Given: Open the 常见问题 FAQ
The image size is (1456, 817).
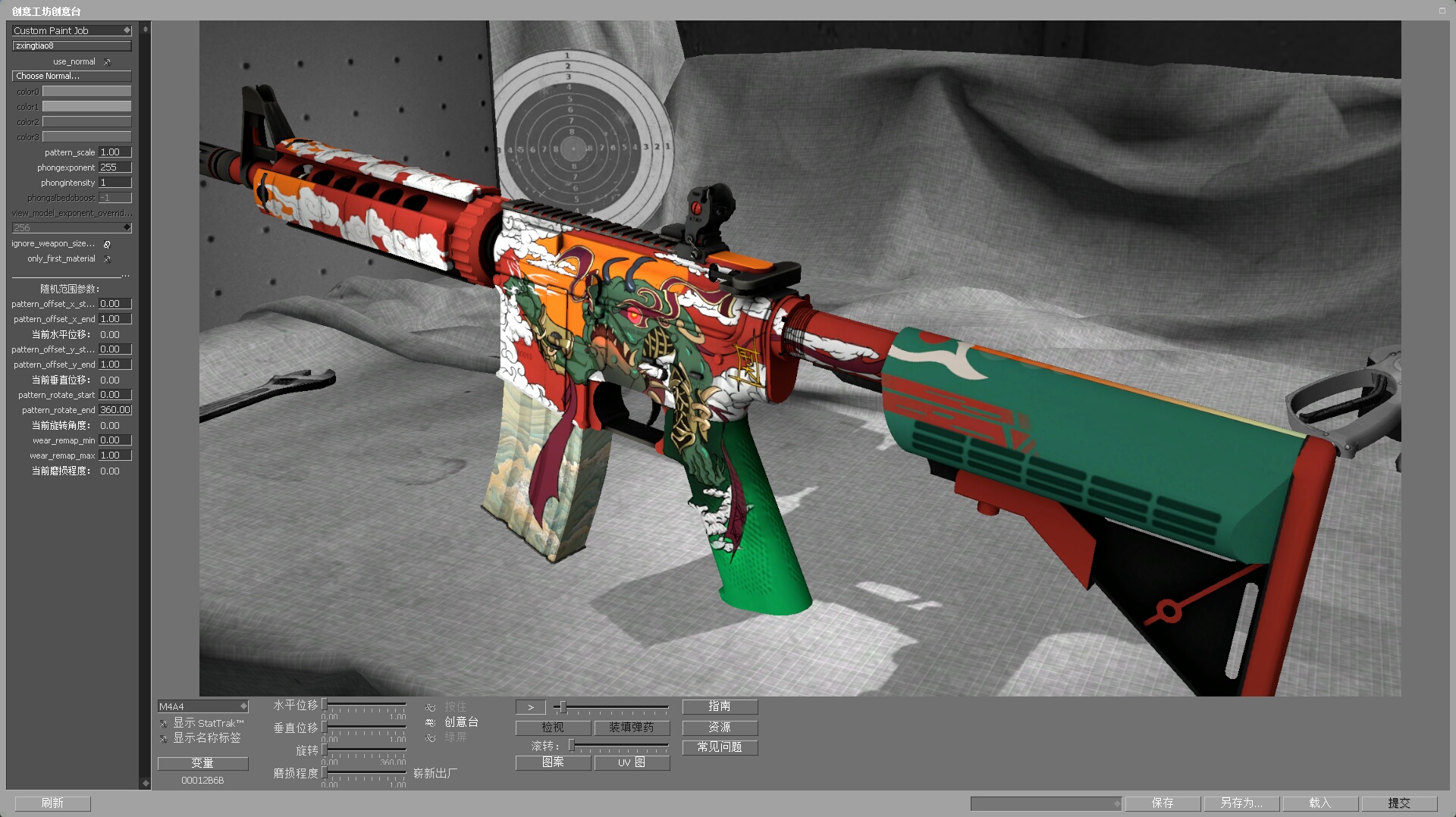Looking at the screenshot, I should click(x=720, y=747).
